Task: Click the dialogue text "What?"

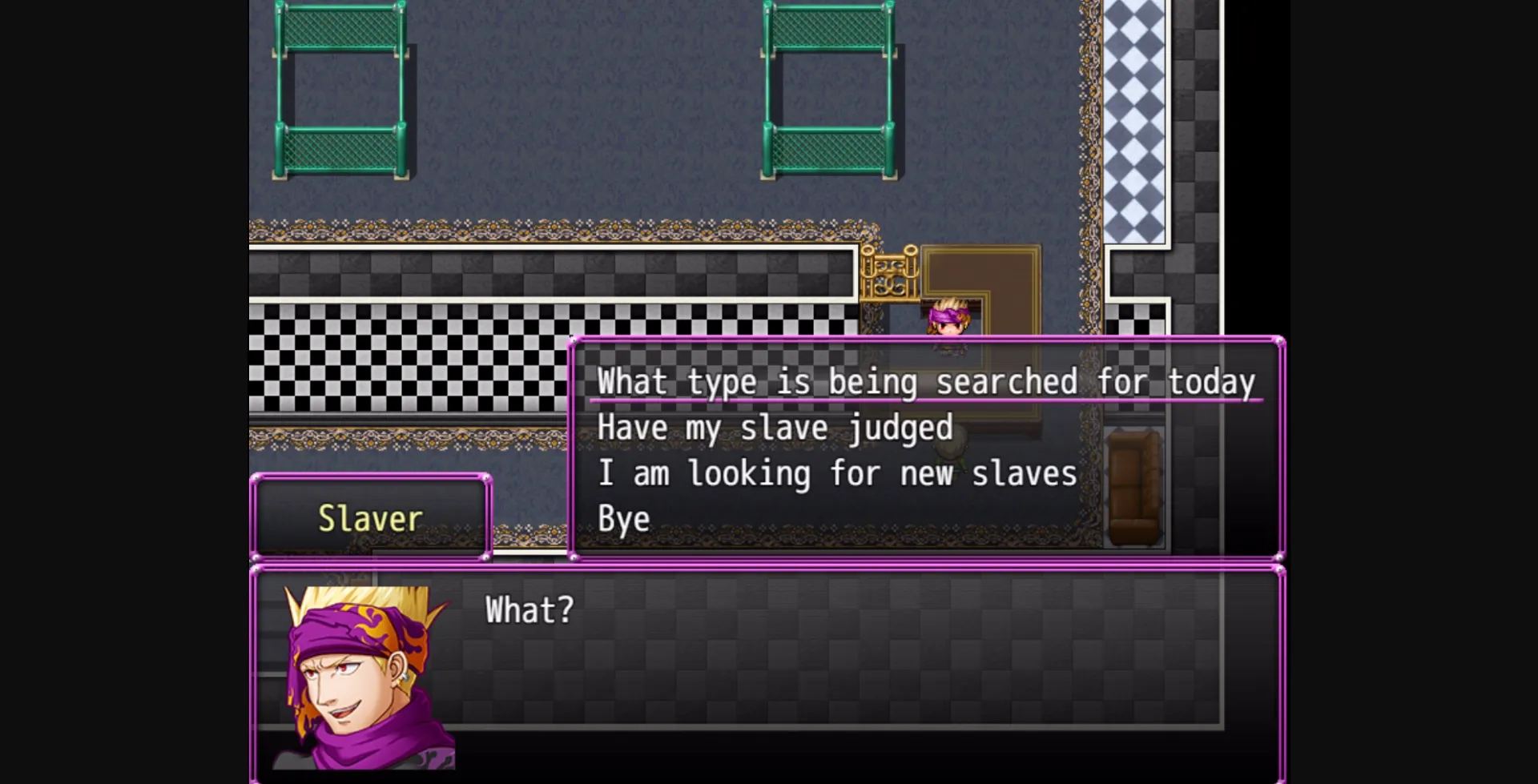Action: coord(529,610)
